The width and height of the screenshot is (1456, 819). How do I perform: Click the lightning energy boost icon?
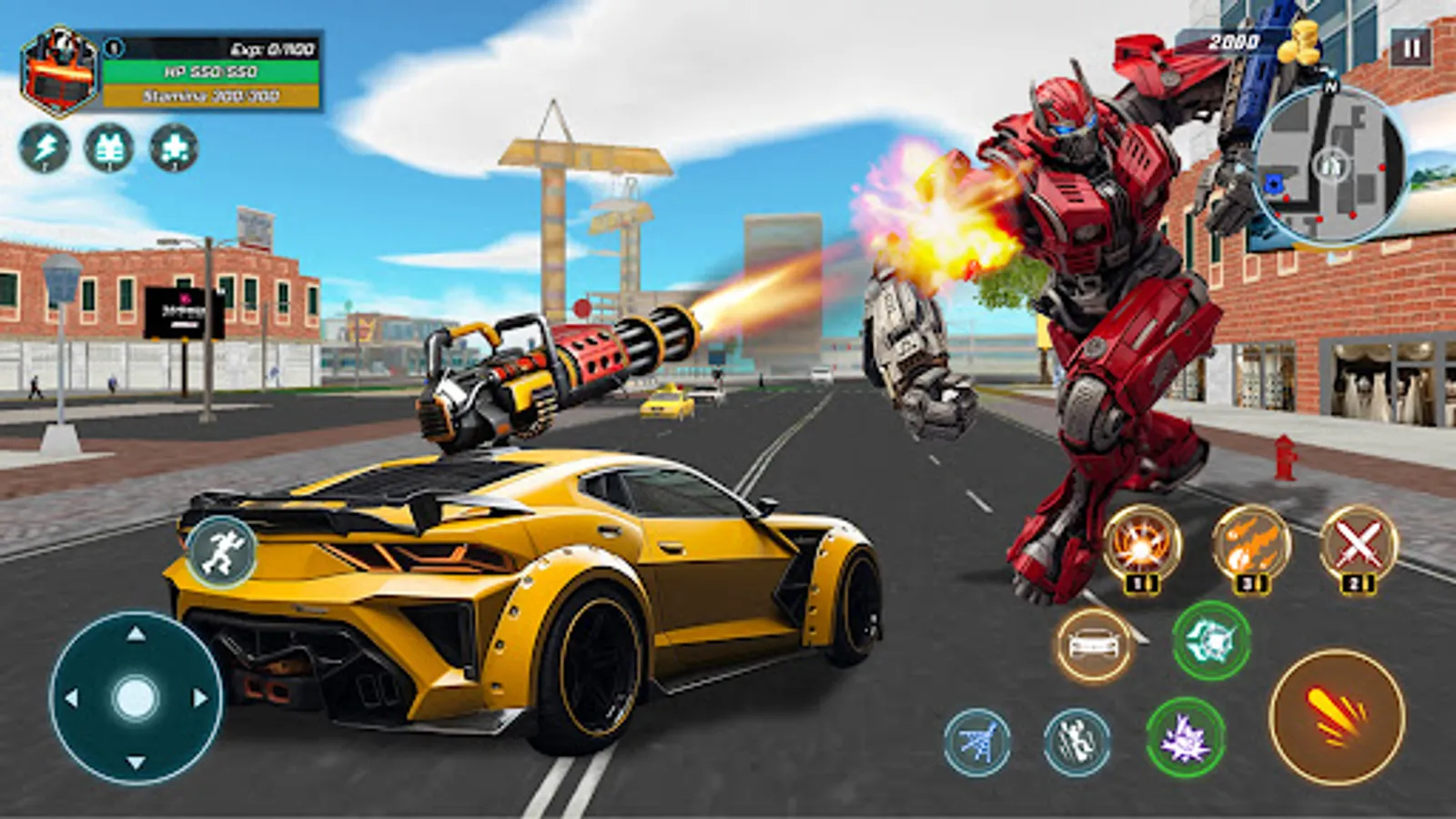click(x=45, y=148)
